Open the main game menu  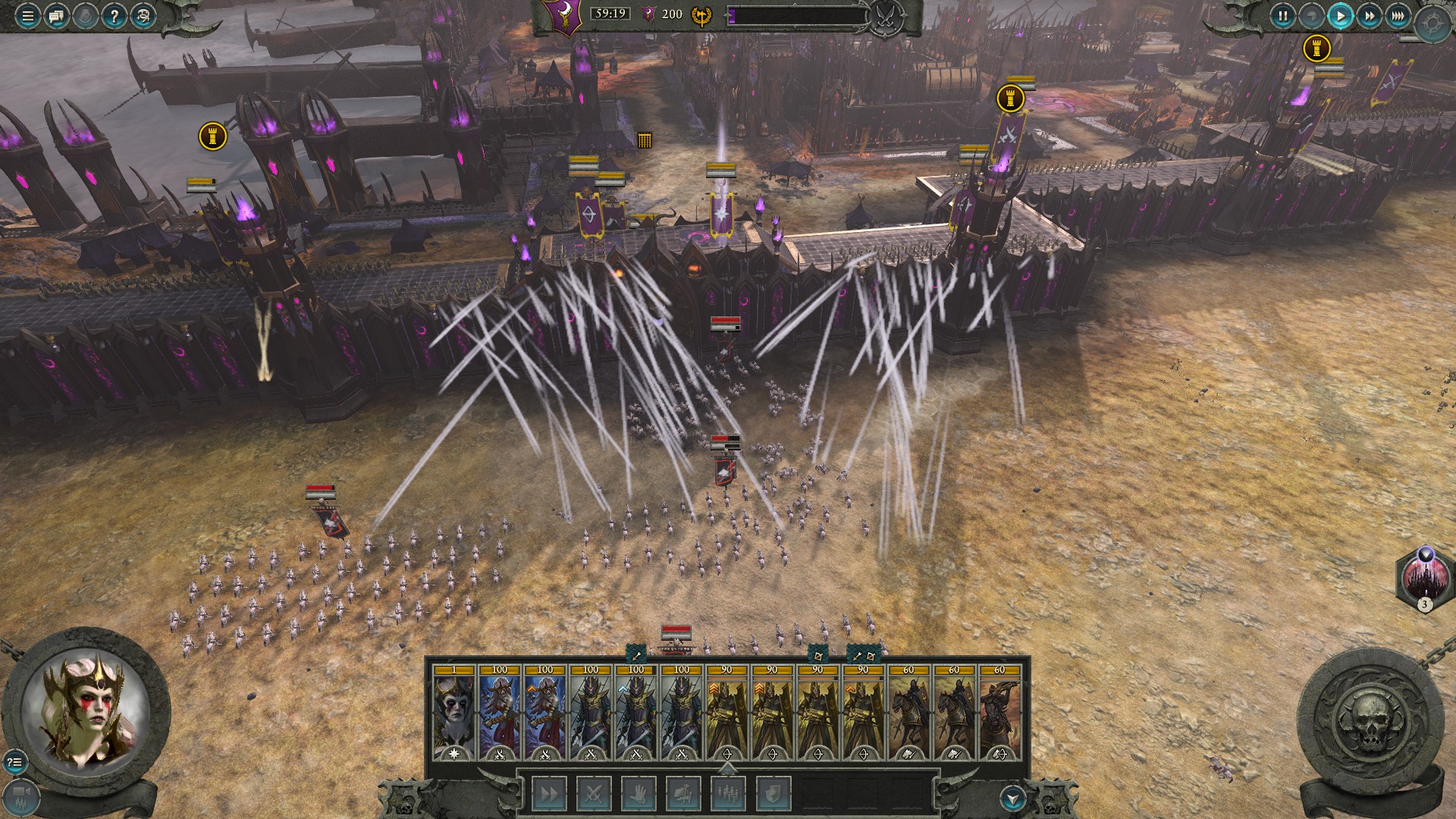click(x=27, y=16)
